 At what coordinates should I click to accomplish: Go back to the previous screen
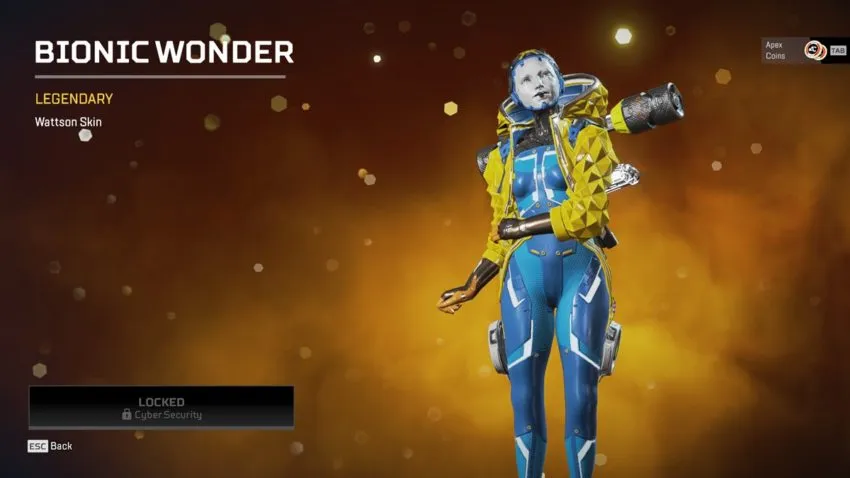point(50,446)
